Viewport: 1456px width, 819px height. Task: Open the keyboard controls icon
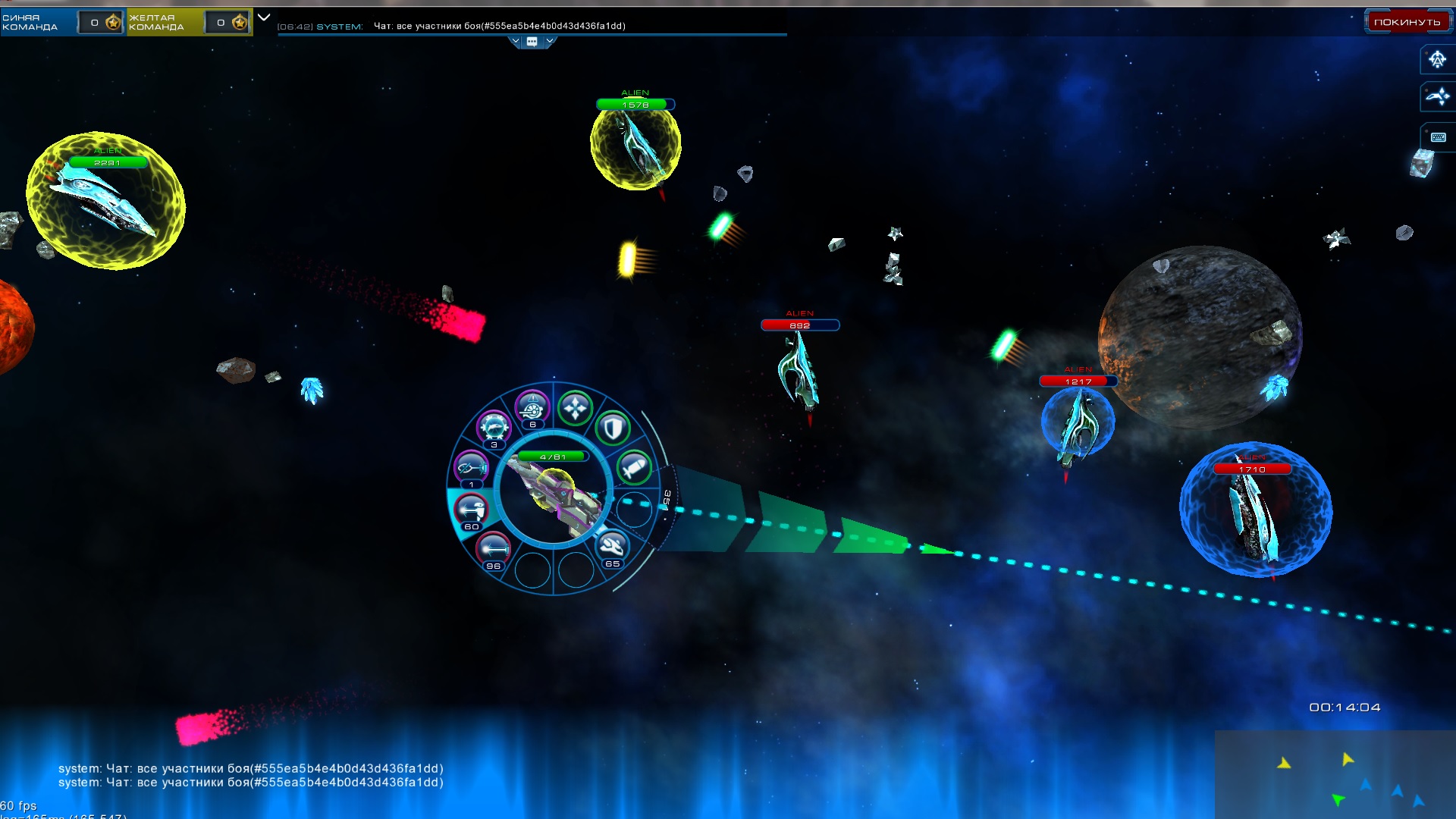1438,137
